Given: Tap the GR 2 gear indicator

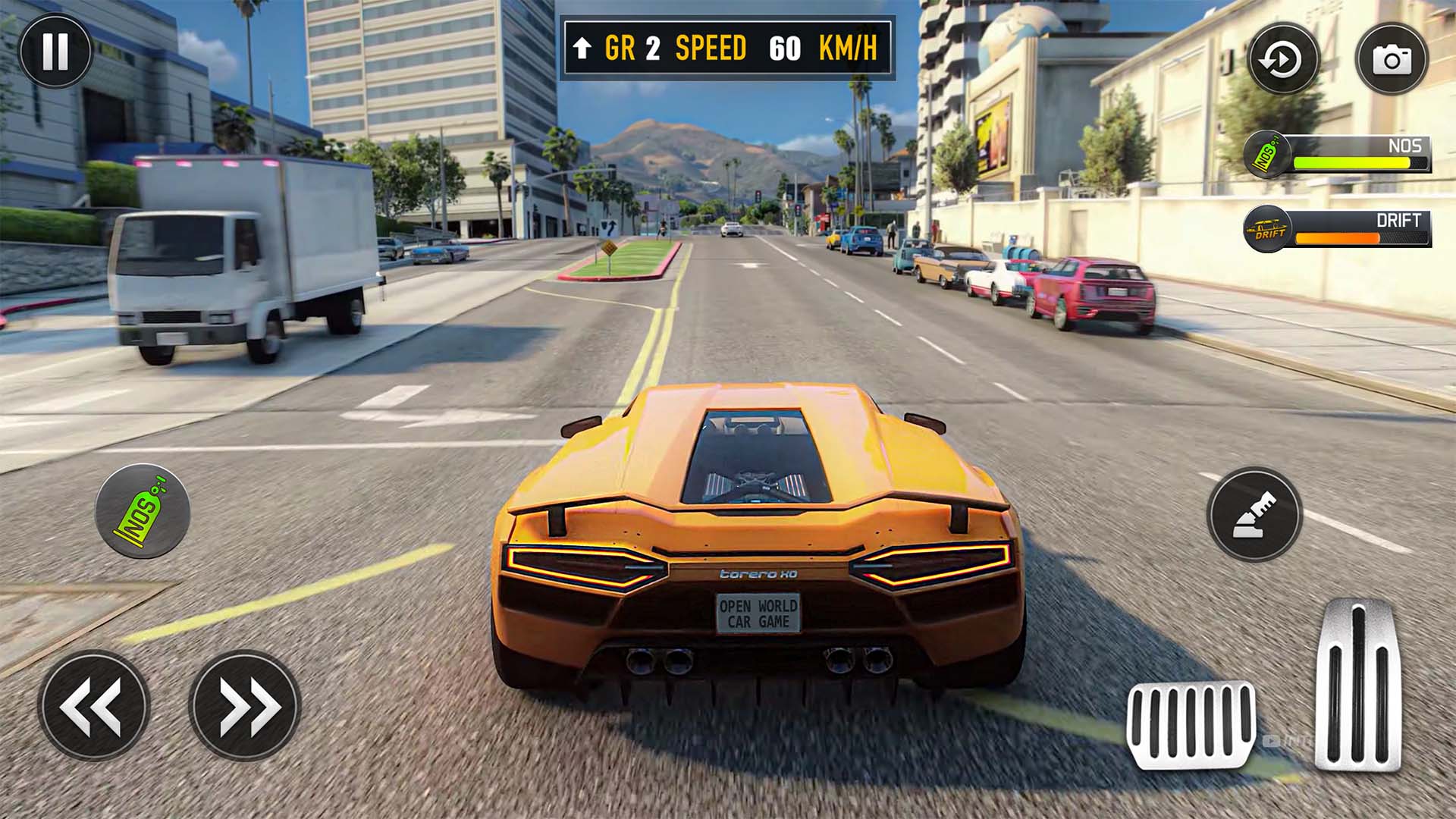Looking at the screenshot, I should (x=633, y=47).
